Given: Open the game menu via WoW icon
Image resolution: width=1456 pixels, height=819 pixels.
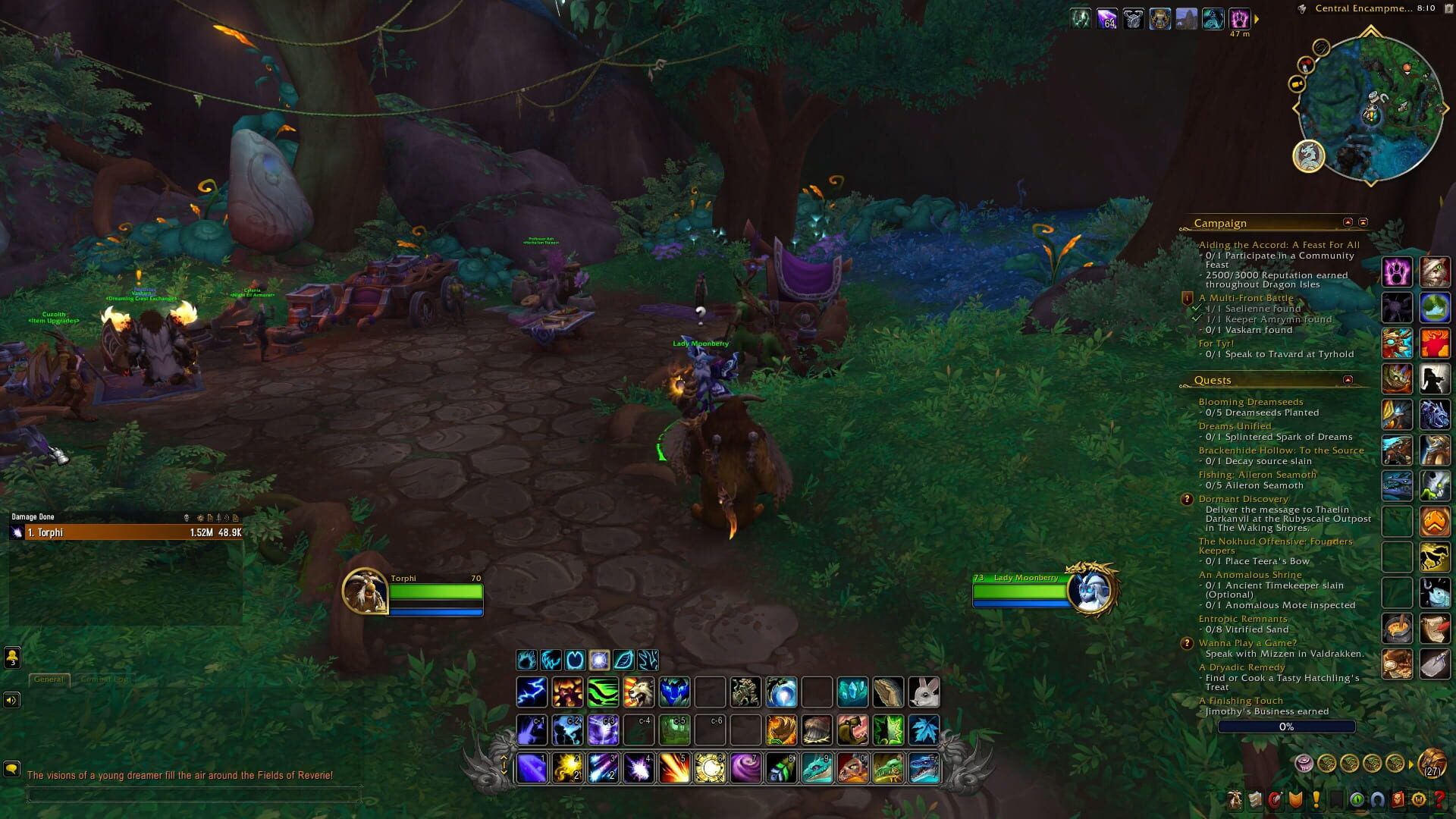Looking at the screenshot, I should click(1417, 800).
